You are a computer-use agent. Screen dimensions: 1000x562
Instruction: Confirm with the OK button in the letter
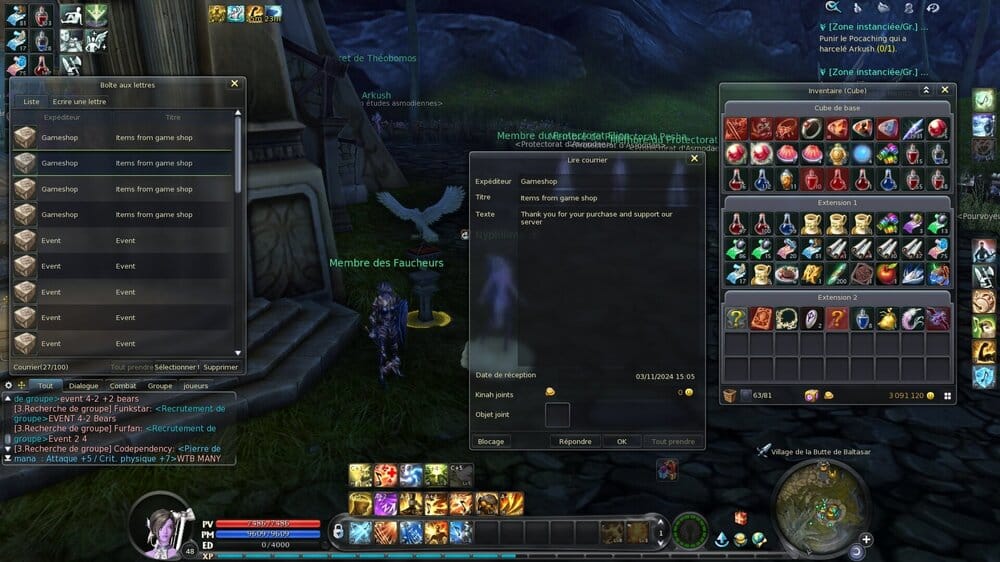[621, 441]
